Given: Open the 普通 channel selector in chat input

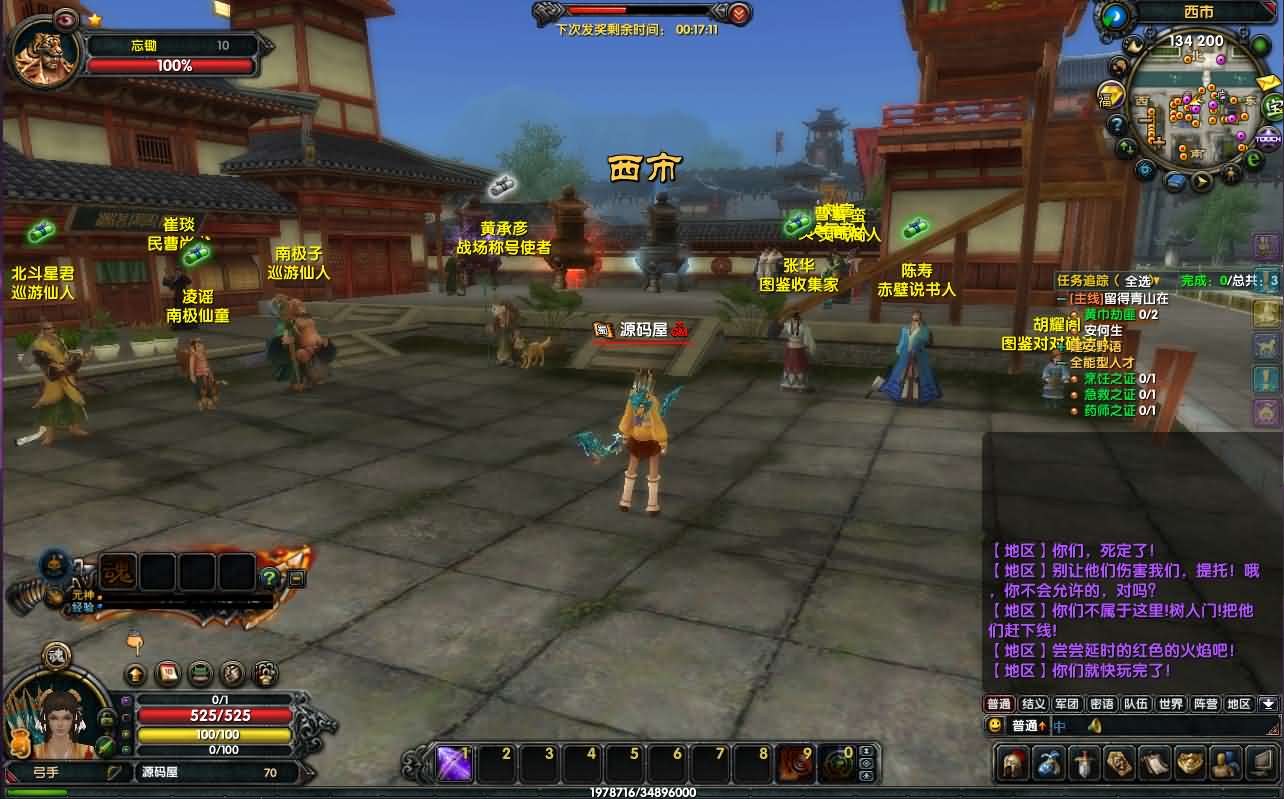Looking at the screenshot, I should [1028, 726].
